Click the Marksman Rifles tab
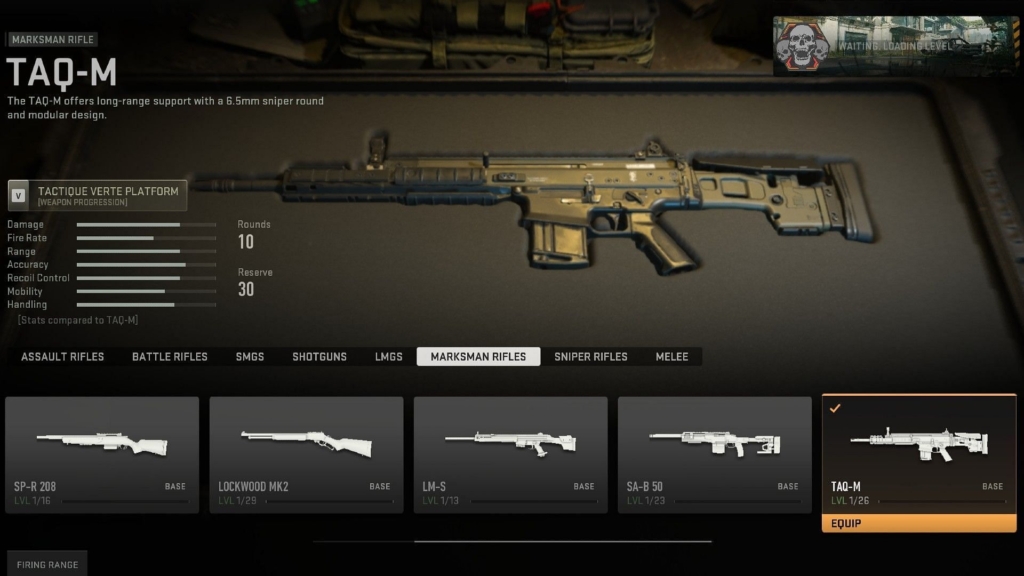 click(x=478, y=357)
